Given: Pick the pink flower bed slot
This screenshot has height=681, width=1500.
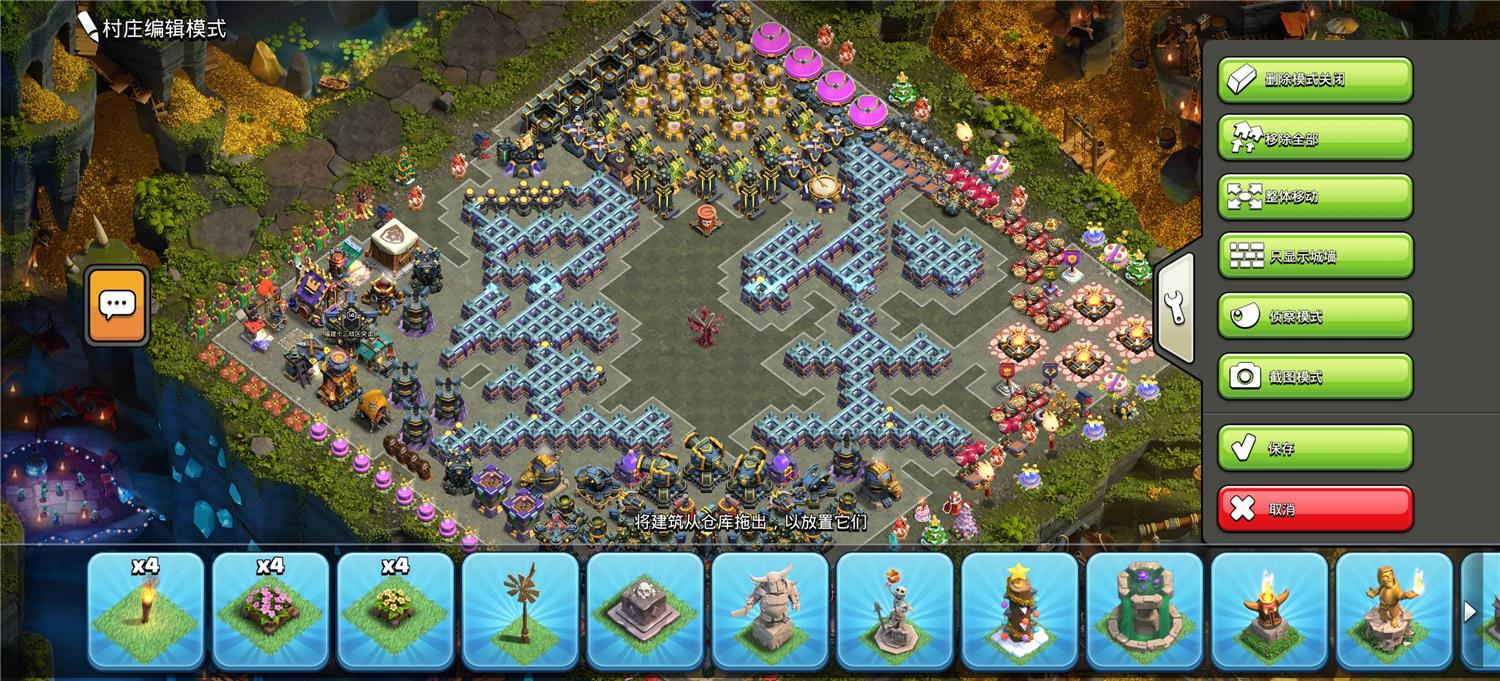Looking at the screenshot, I should [271, 610].
